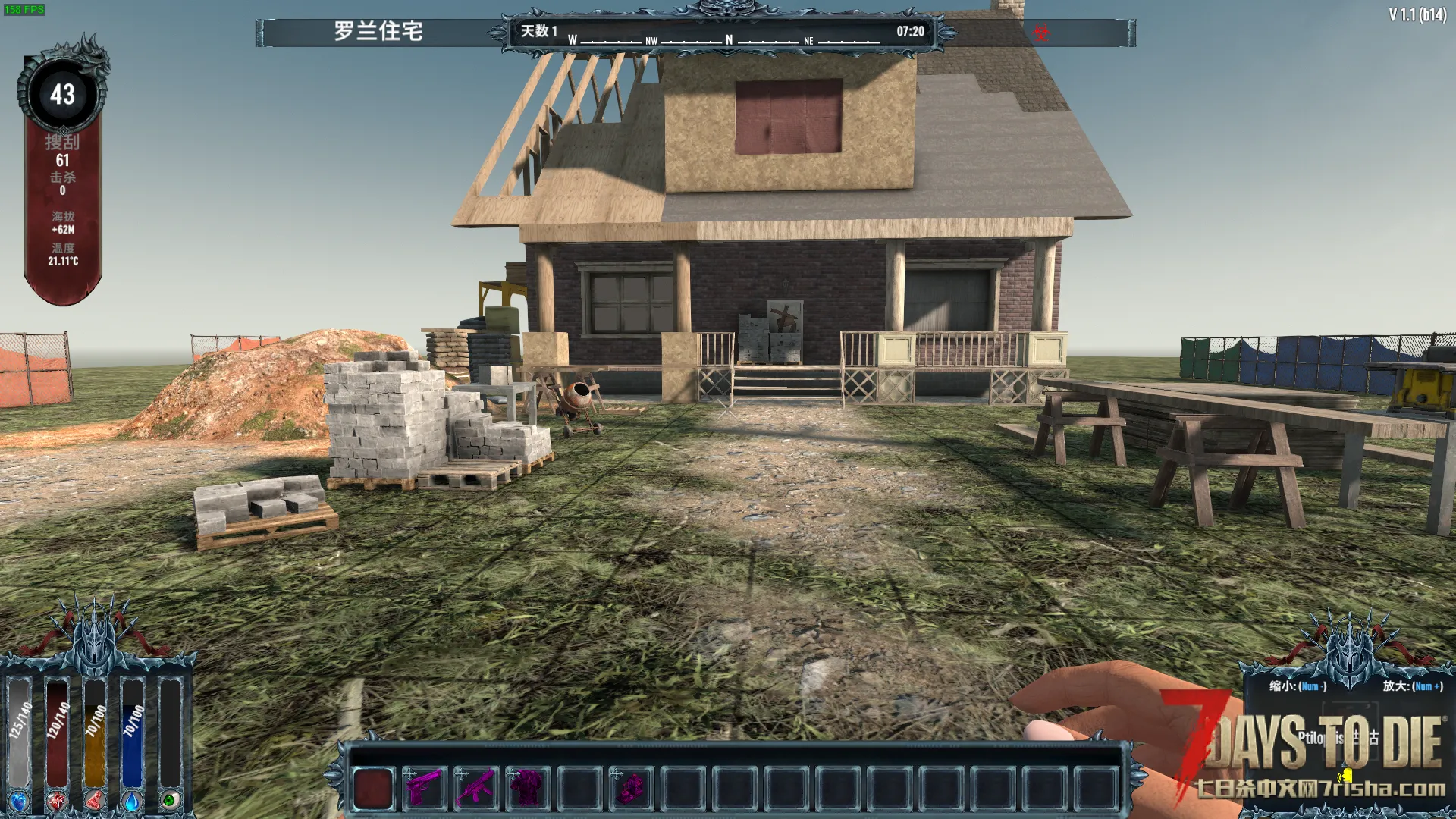
Task: Select the submachine gun hotbar slot
Action: click(x=475, y=787)
